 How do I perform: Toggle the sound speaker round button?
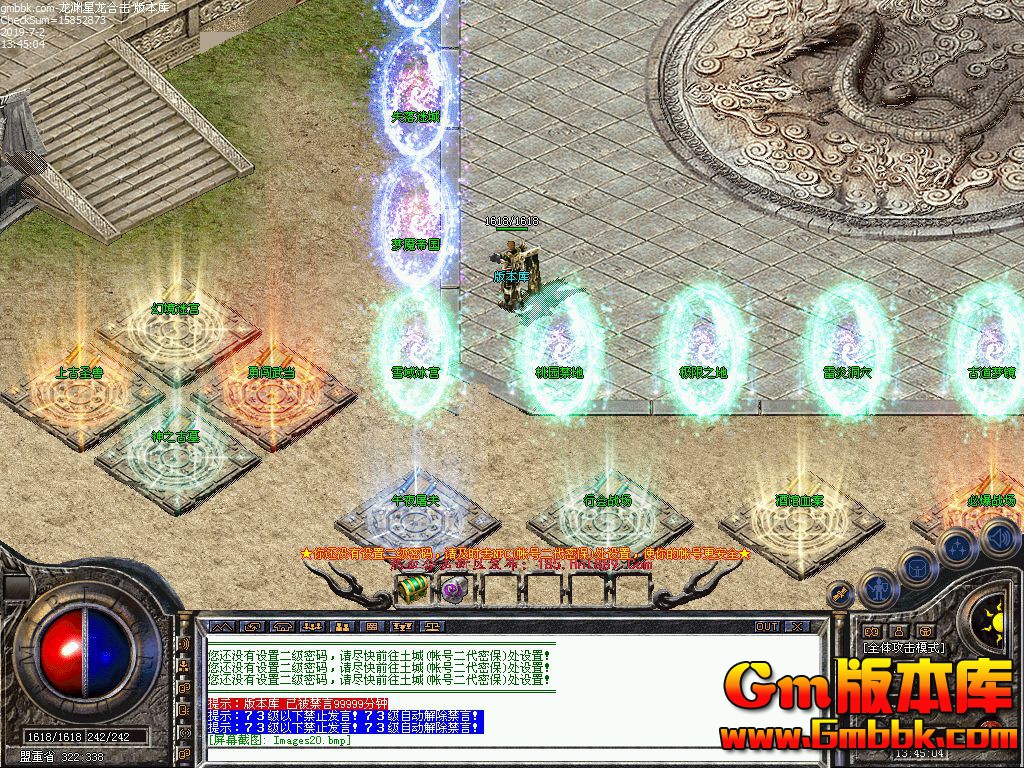(x=999, y=538)
